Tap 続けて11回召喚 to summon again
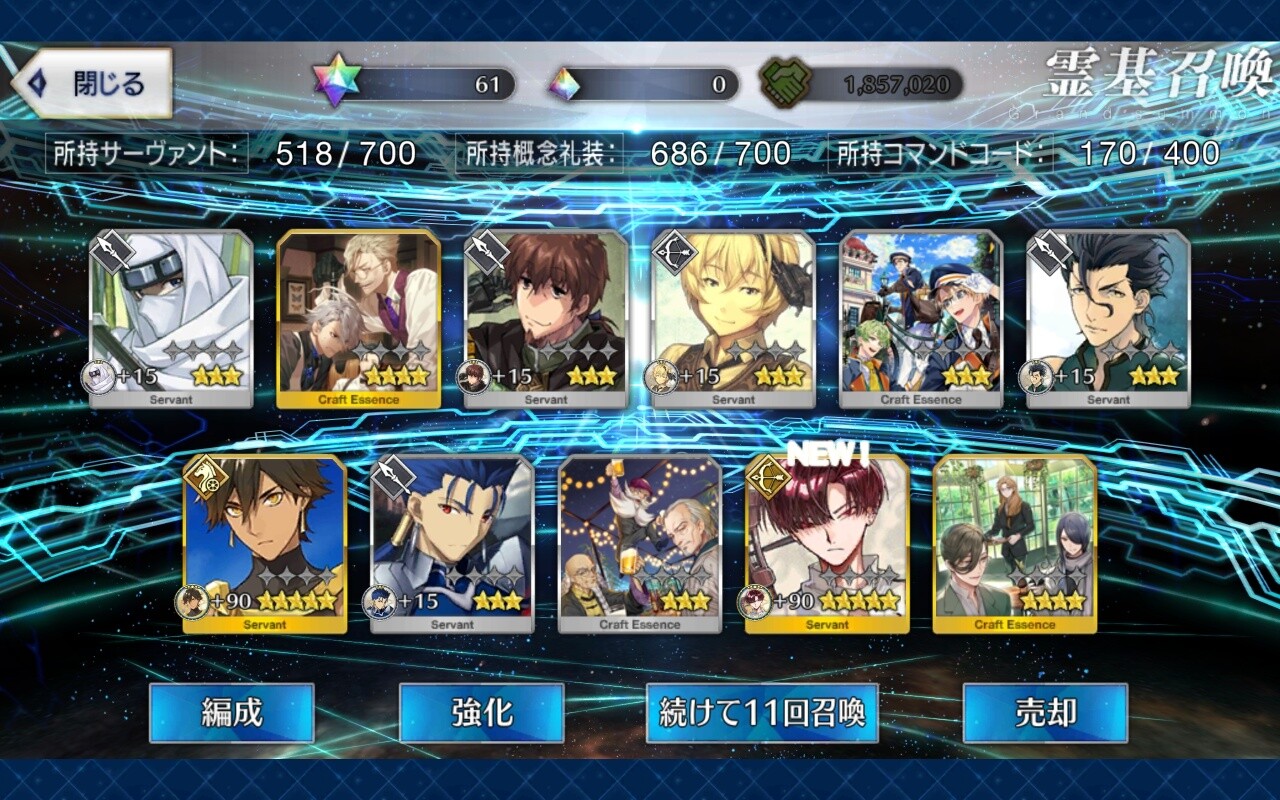 tap(762, 713)
